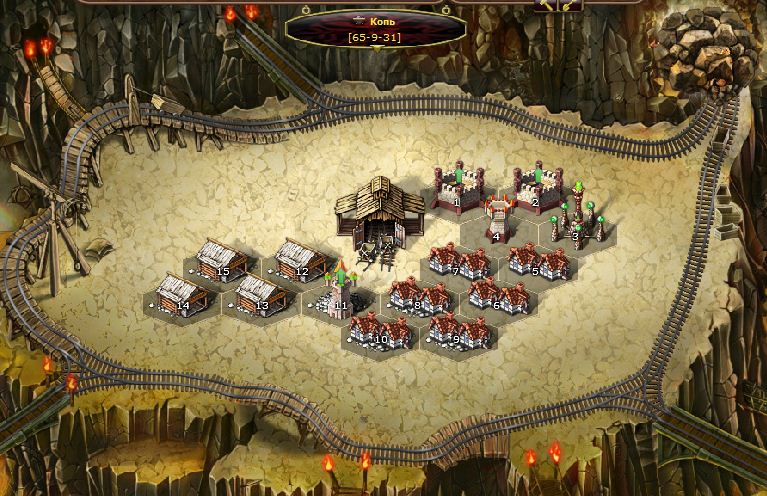767x496 pixels.
Task: Select the red gate tower on plot 4
Action: (497, 219)
